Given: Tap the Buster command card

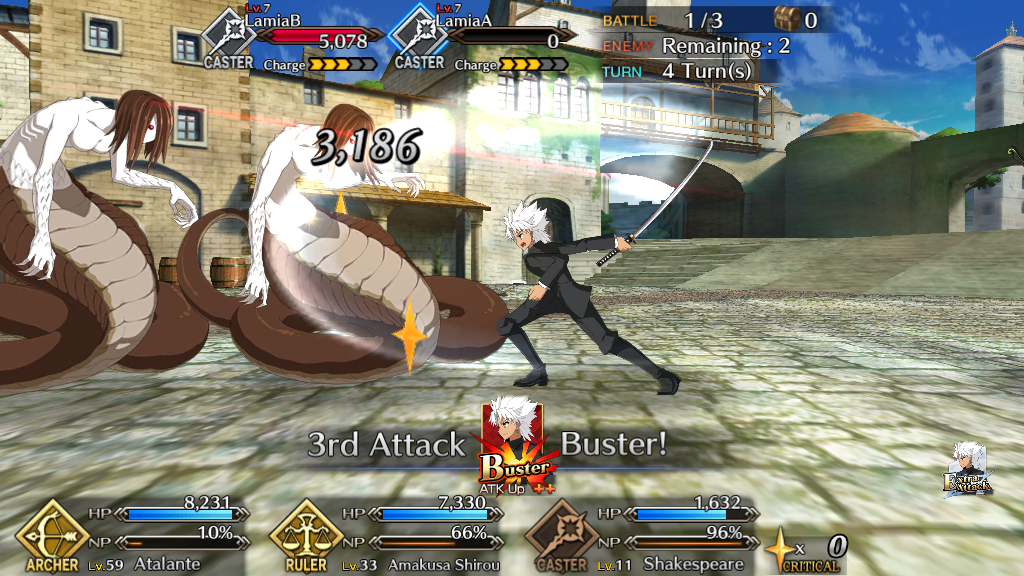Looking at the screenshot, I should pos(514,445).
